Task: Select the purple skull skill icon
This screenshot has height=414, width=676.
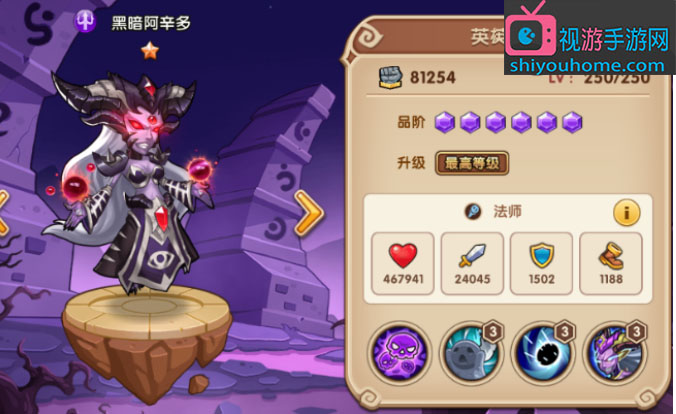Action: [x=399, y=354]
